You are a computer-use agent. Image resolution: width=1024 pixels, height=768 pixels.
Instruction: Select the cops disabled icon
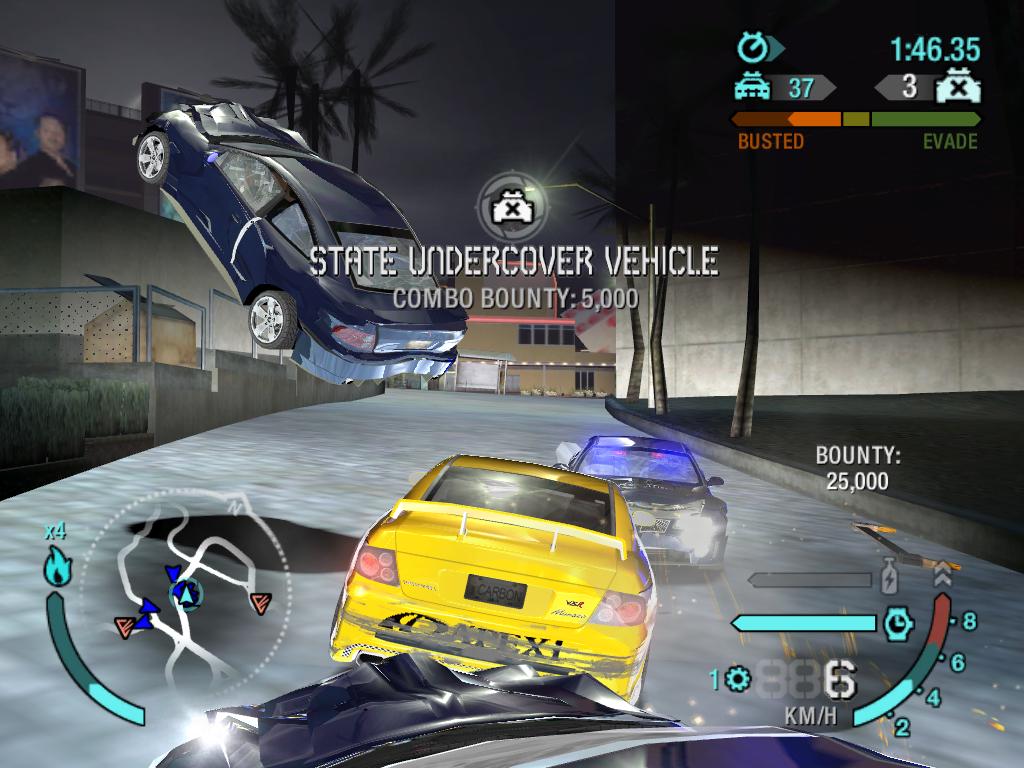957,88
